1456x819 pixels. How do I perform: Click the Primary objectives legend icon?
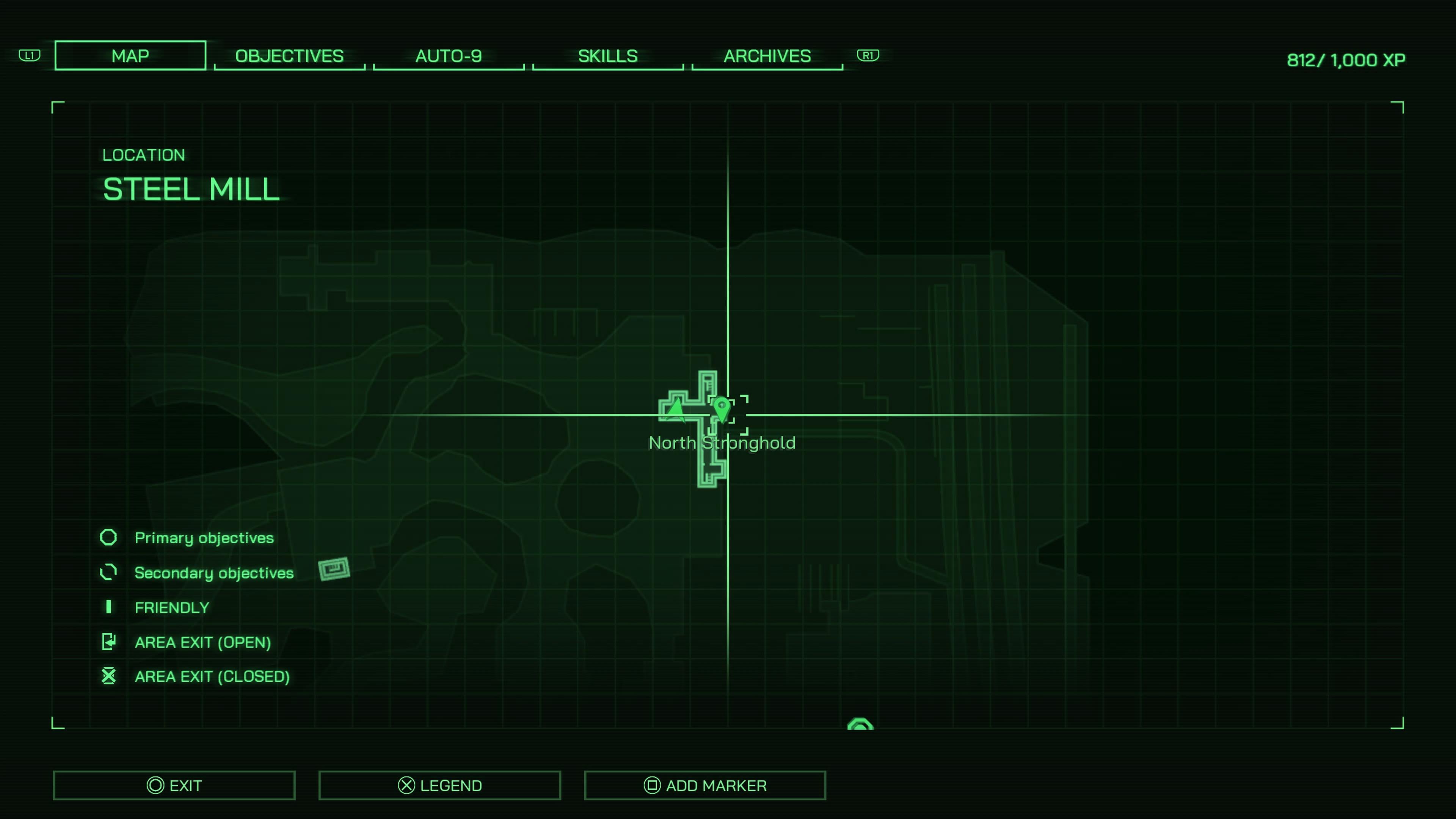pos(108,537)
